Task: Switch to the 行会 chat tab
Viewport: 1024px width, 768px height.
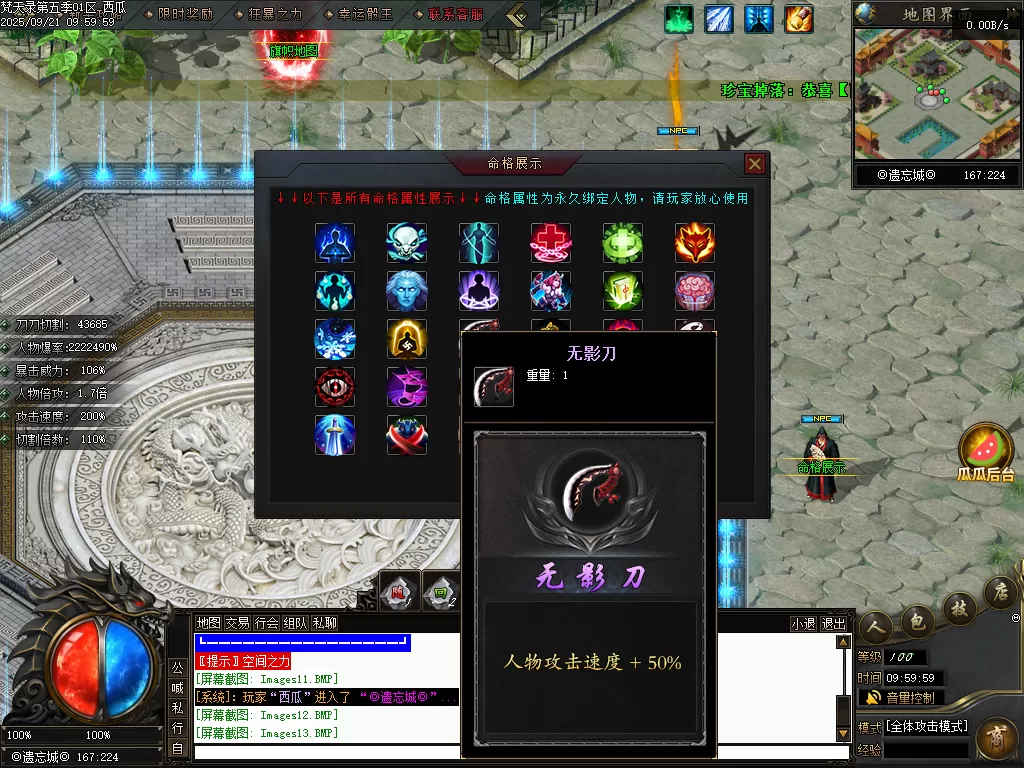Action: click(267, 623)
